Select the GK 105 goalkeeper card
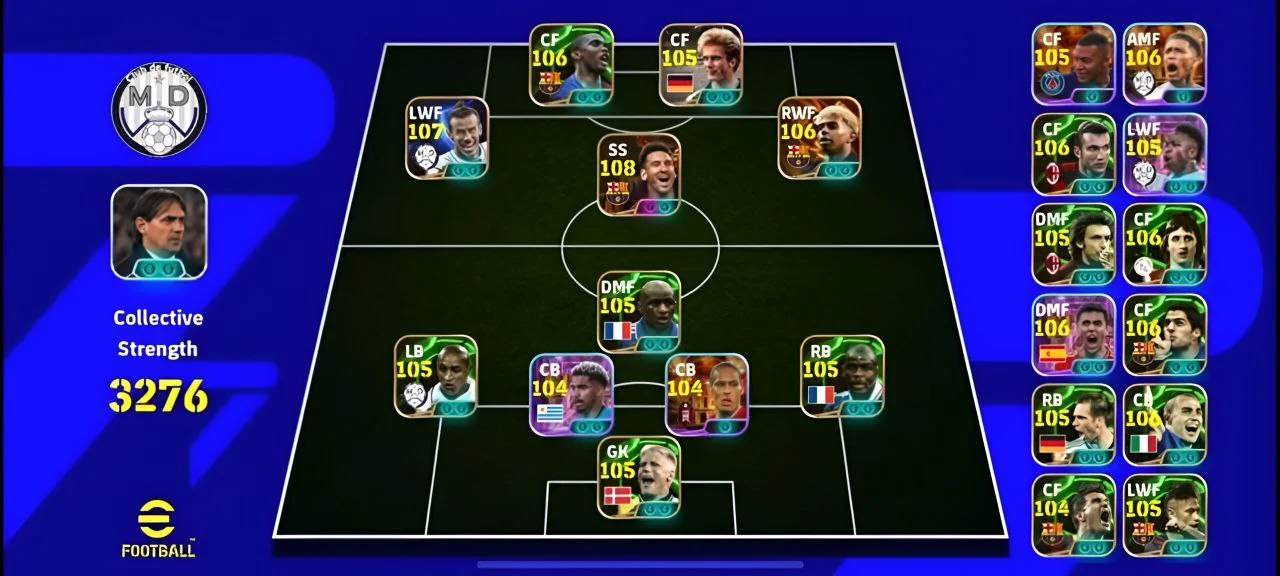Viewport: 1280px width, 576px height. point(639,477)
